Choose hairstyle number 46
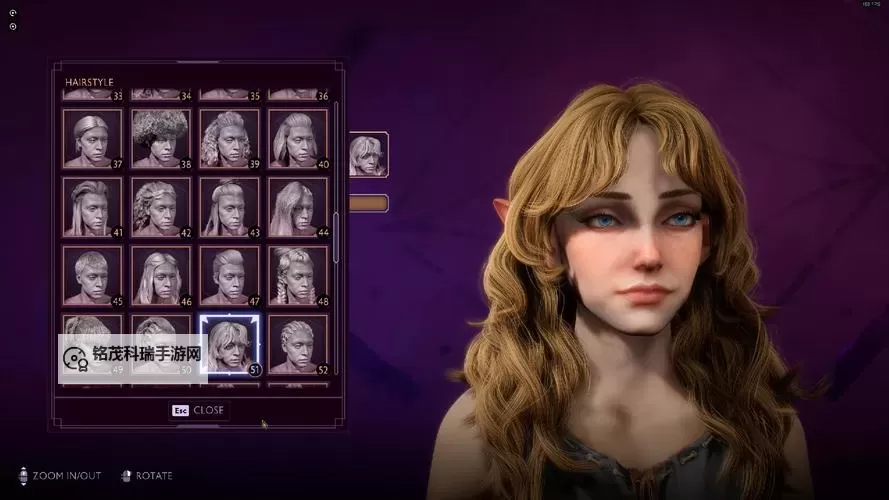Screen dimensions: 889x500 161,275
